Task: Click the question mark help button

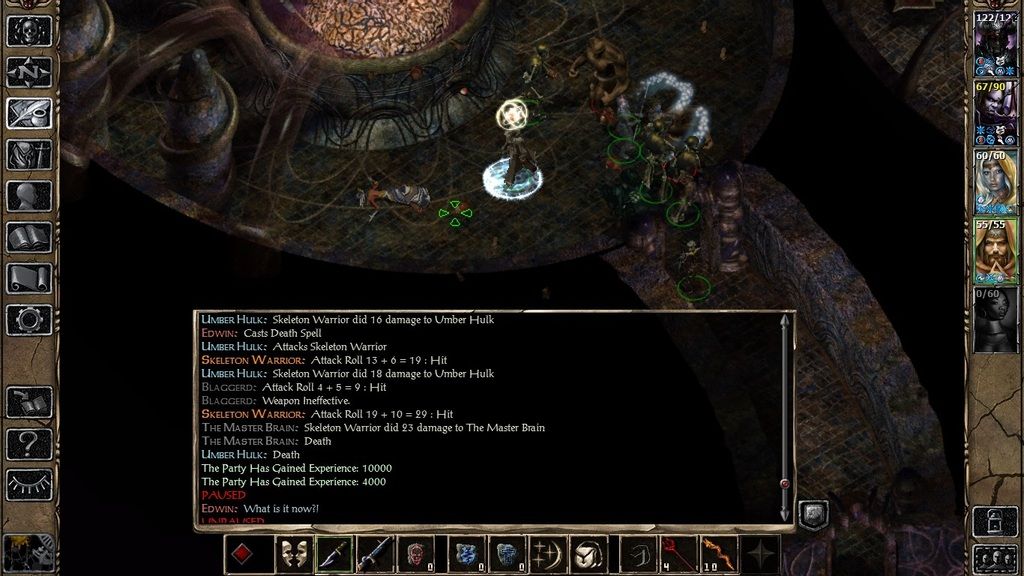Action: pos(29,443)
